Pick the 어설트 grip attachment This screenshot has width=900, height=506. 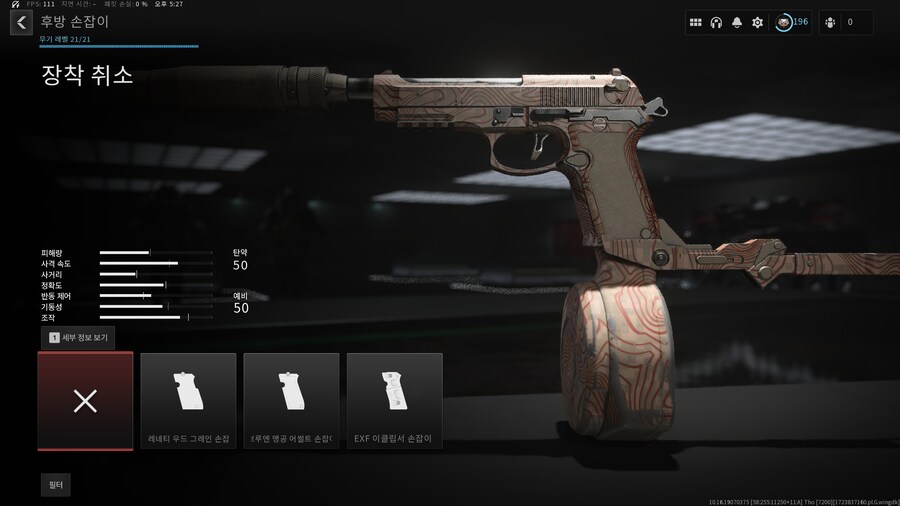pyautogui.click(x=291, y=401)
